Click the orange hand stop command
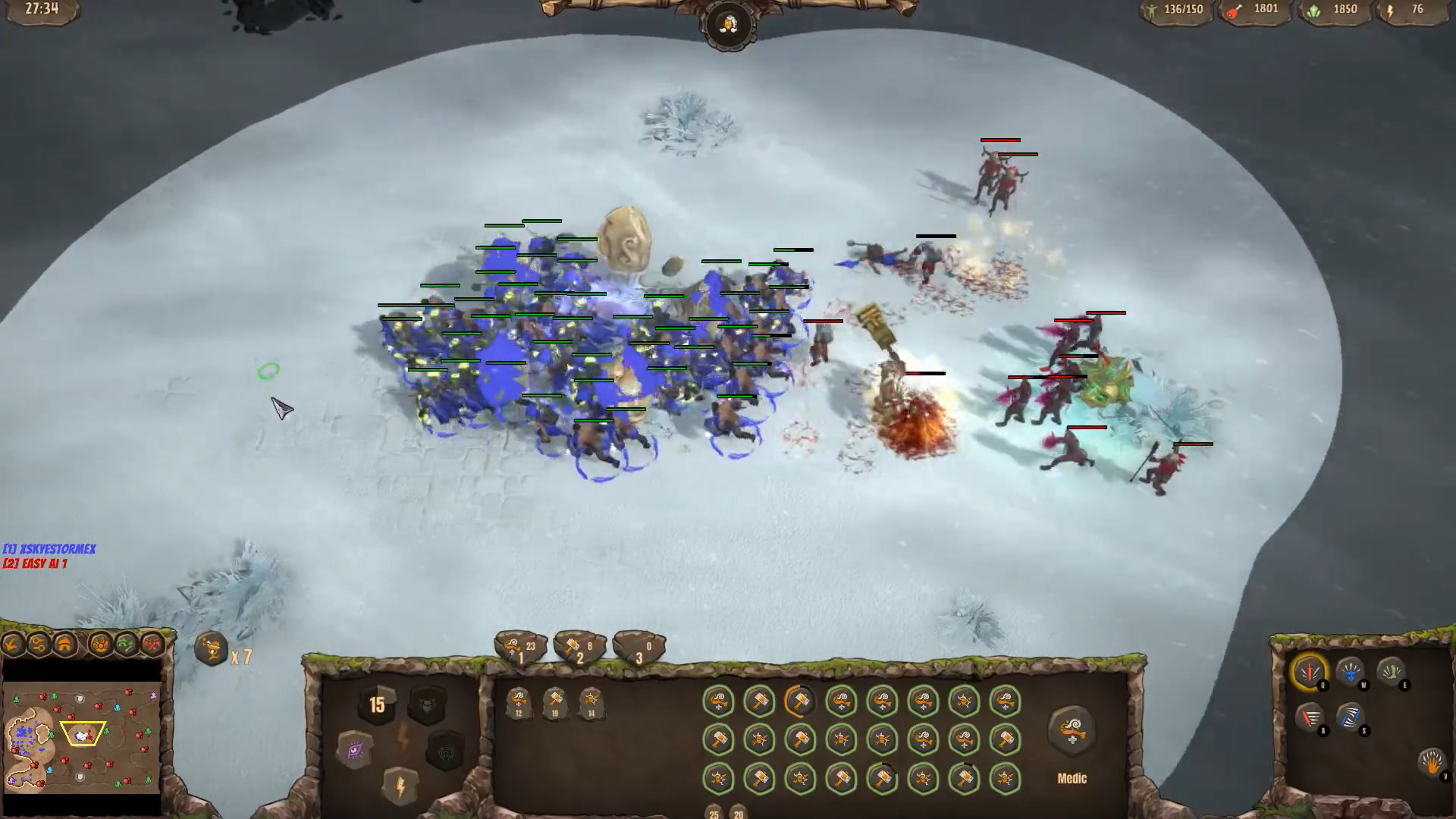 (1432, 762)
